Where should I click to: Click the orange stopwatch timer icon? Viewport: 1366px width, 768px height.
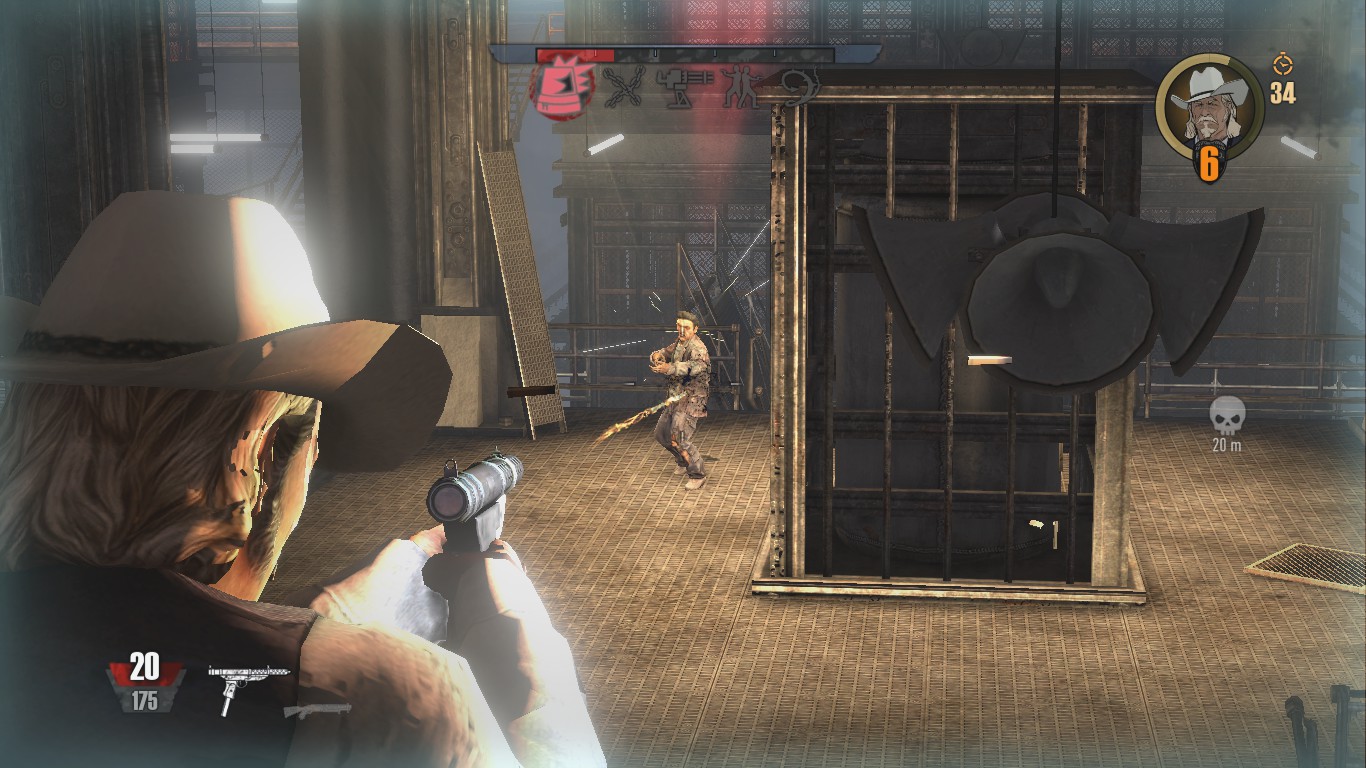(x=1282, y=65)
